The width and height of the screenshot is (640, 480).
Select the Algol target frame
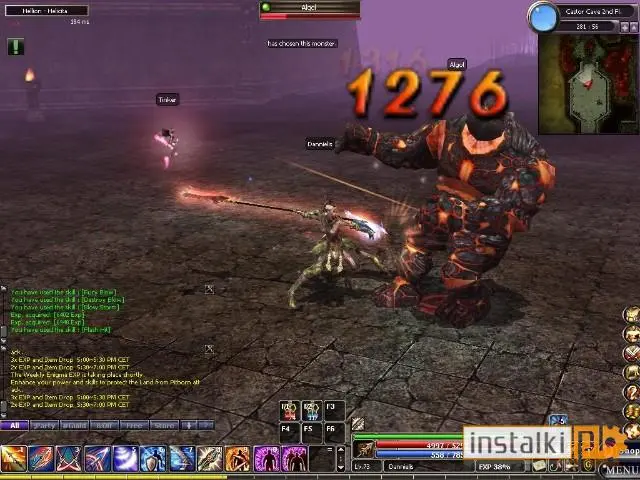tap(309, 10)
